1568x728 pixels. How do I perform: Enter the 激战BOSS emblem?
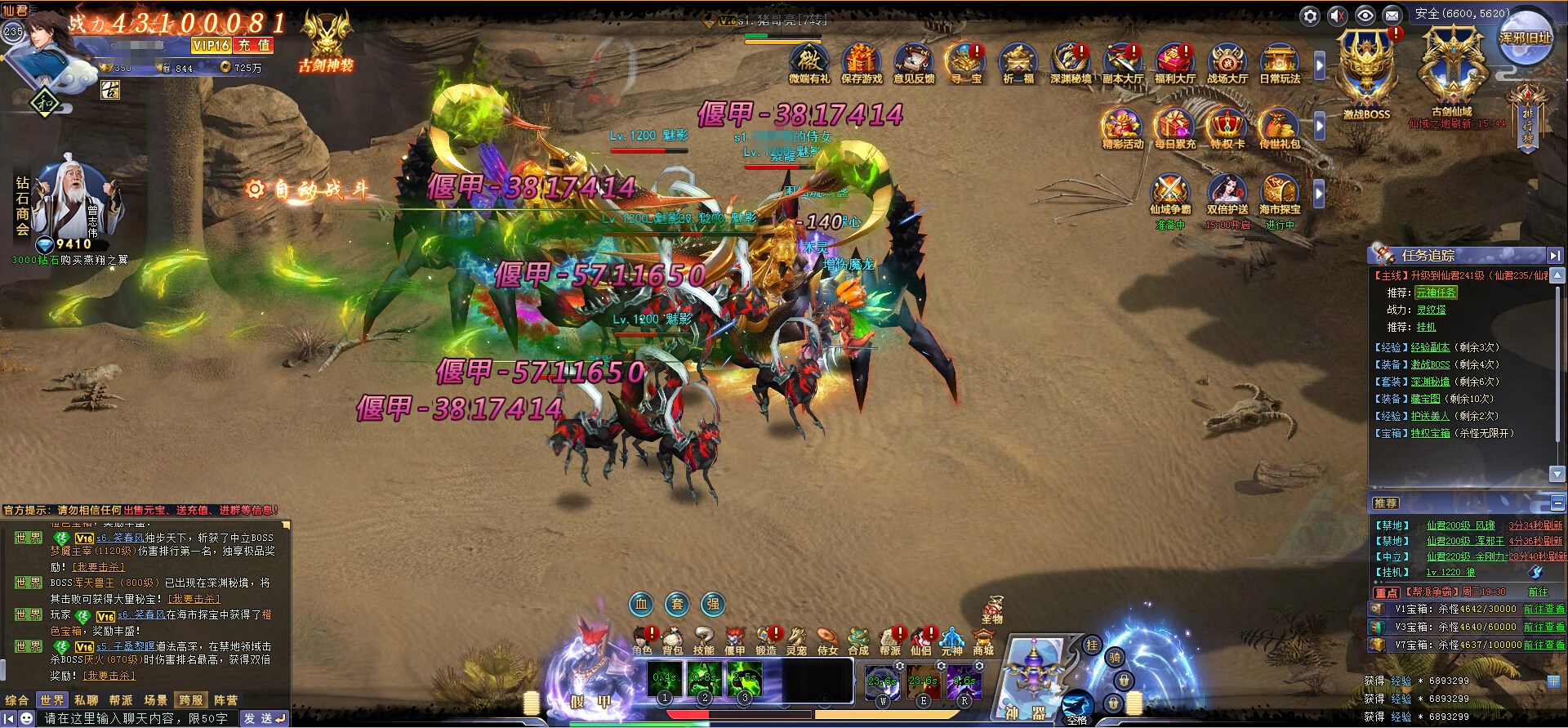pos(1366,74)
